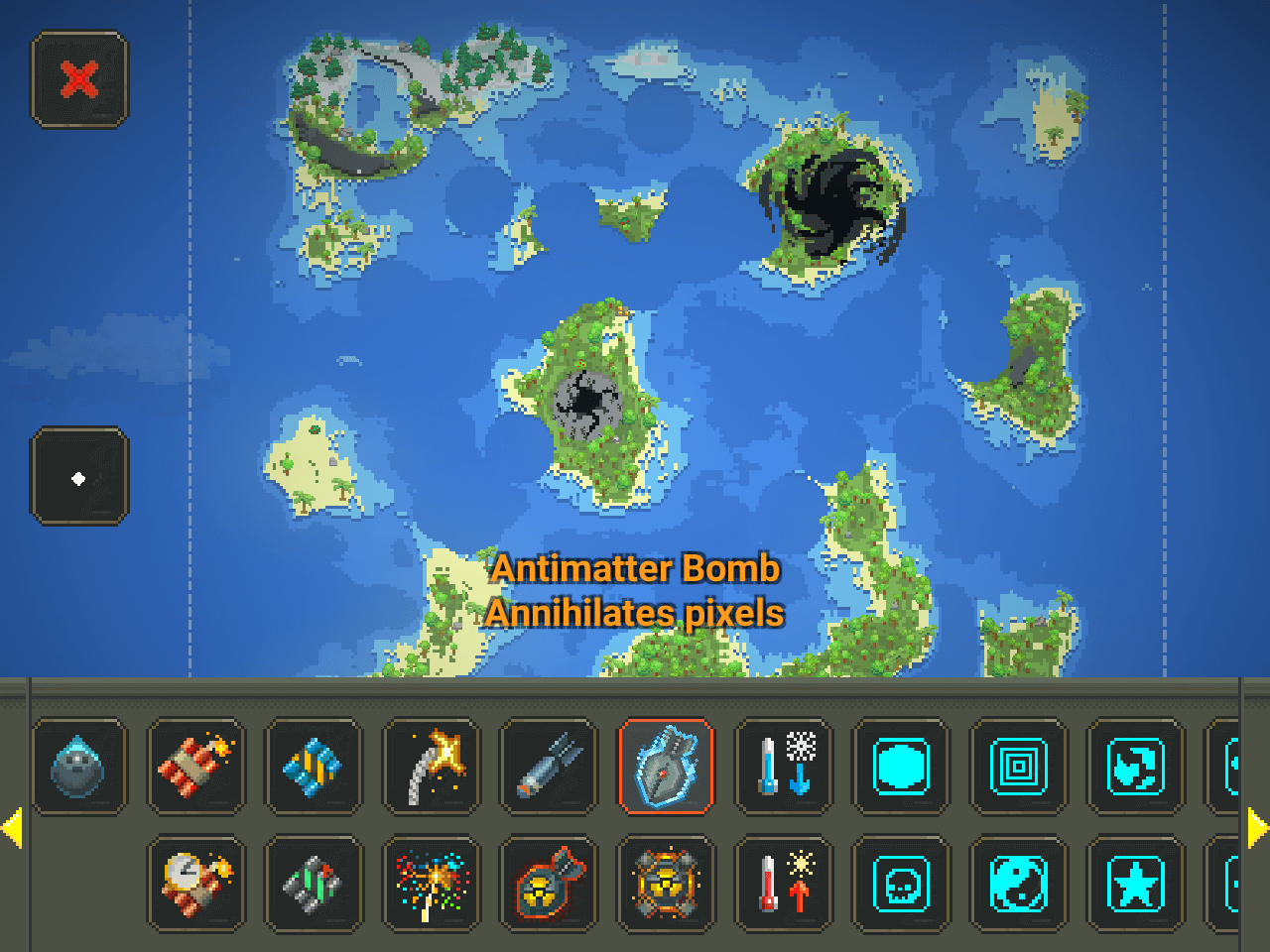This screenshot has width=1270, height=952.
Task: Activate the lower temperature snowflake tool
Action: (x=783, y=767)
